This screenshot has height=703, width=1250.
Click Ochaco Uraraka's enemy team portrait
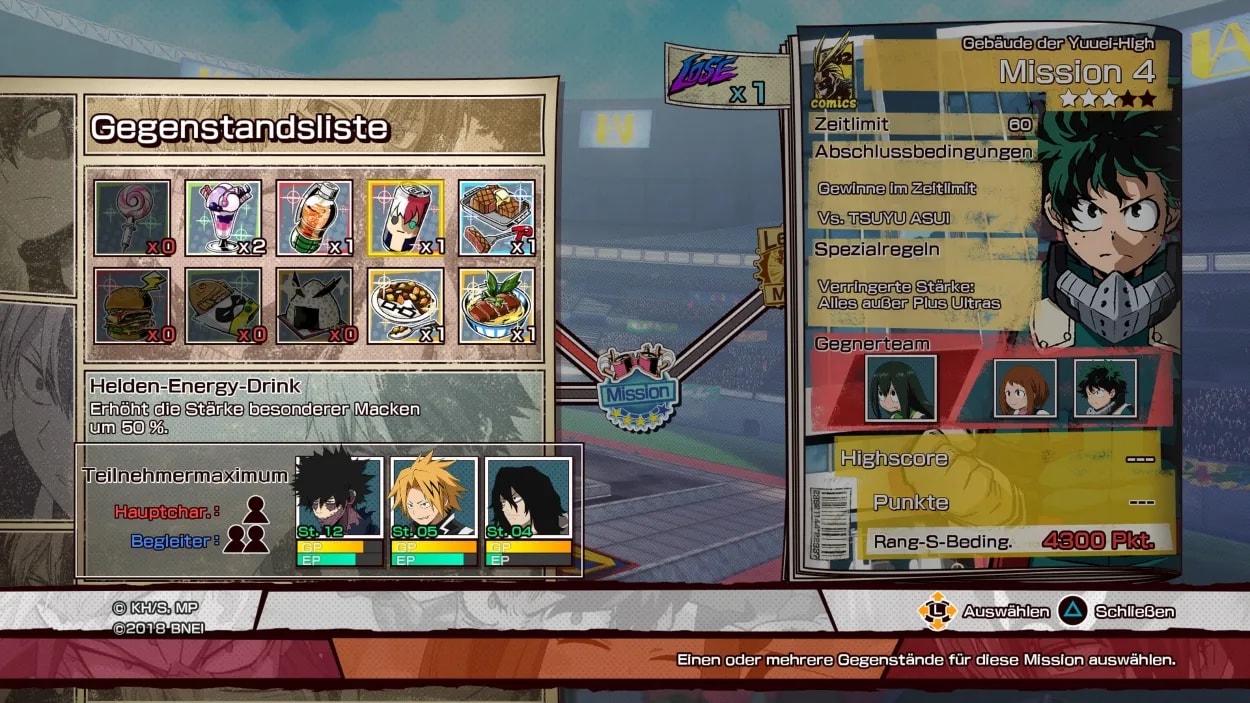1025,388
